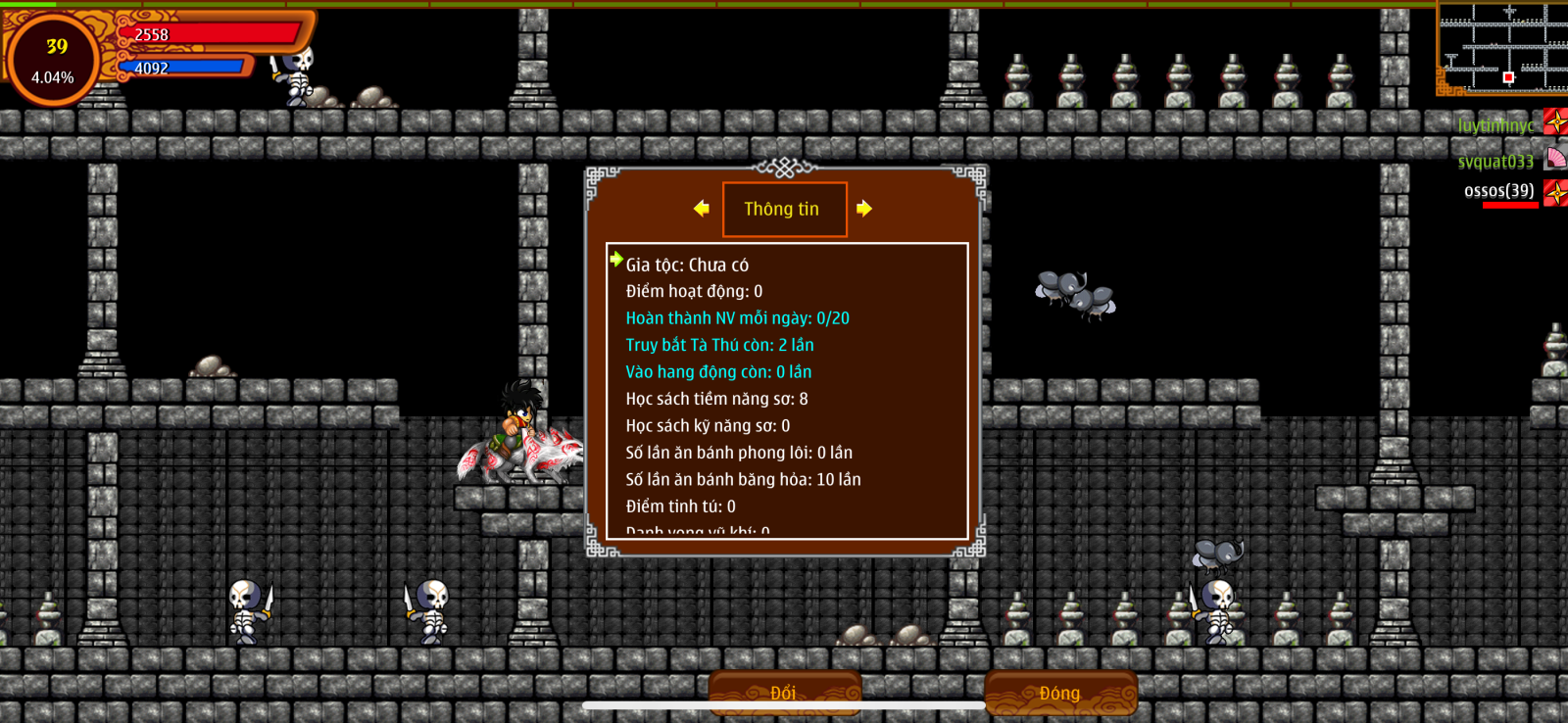
Task: Select player luytinhnyc in the player list
Action: (1496, 125)
